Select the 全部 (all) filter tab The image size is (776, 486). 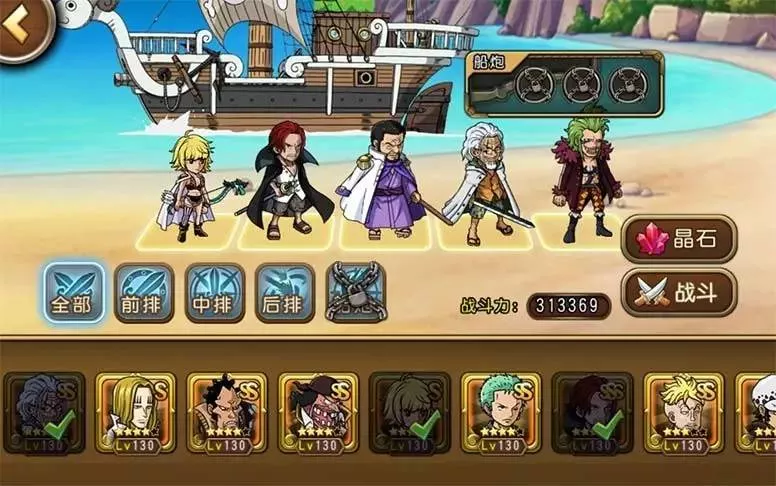point(74,292)
